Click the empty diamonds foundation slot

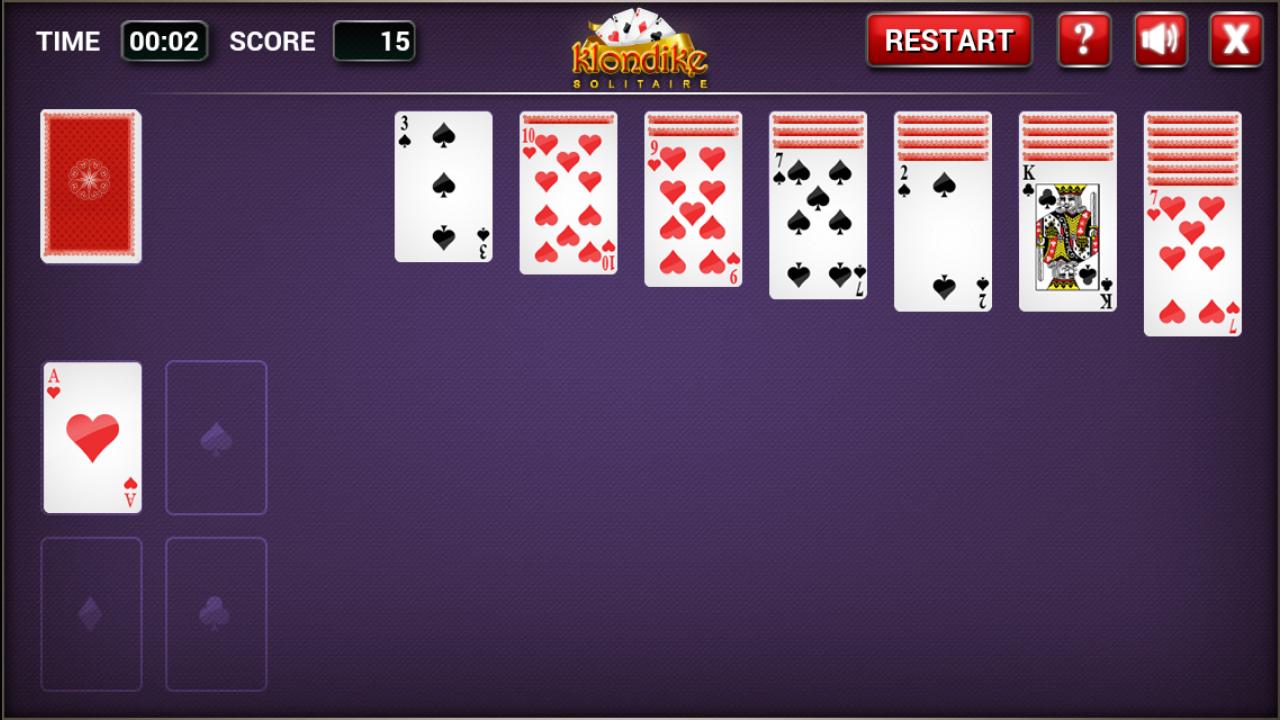pos(91,614)
